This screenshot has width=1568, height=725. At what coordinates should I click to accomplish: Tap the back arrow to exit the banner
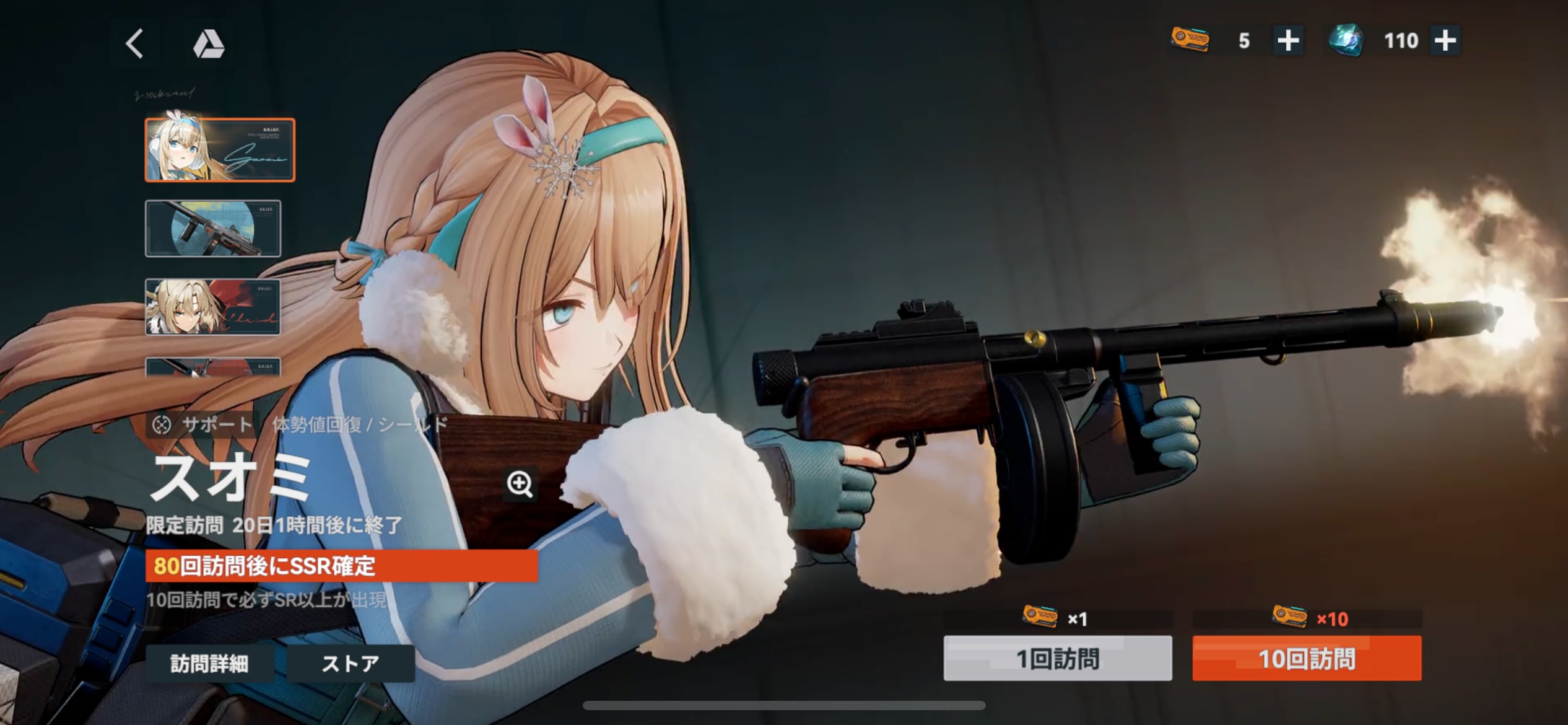(x=133, y=43)
